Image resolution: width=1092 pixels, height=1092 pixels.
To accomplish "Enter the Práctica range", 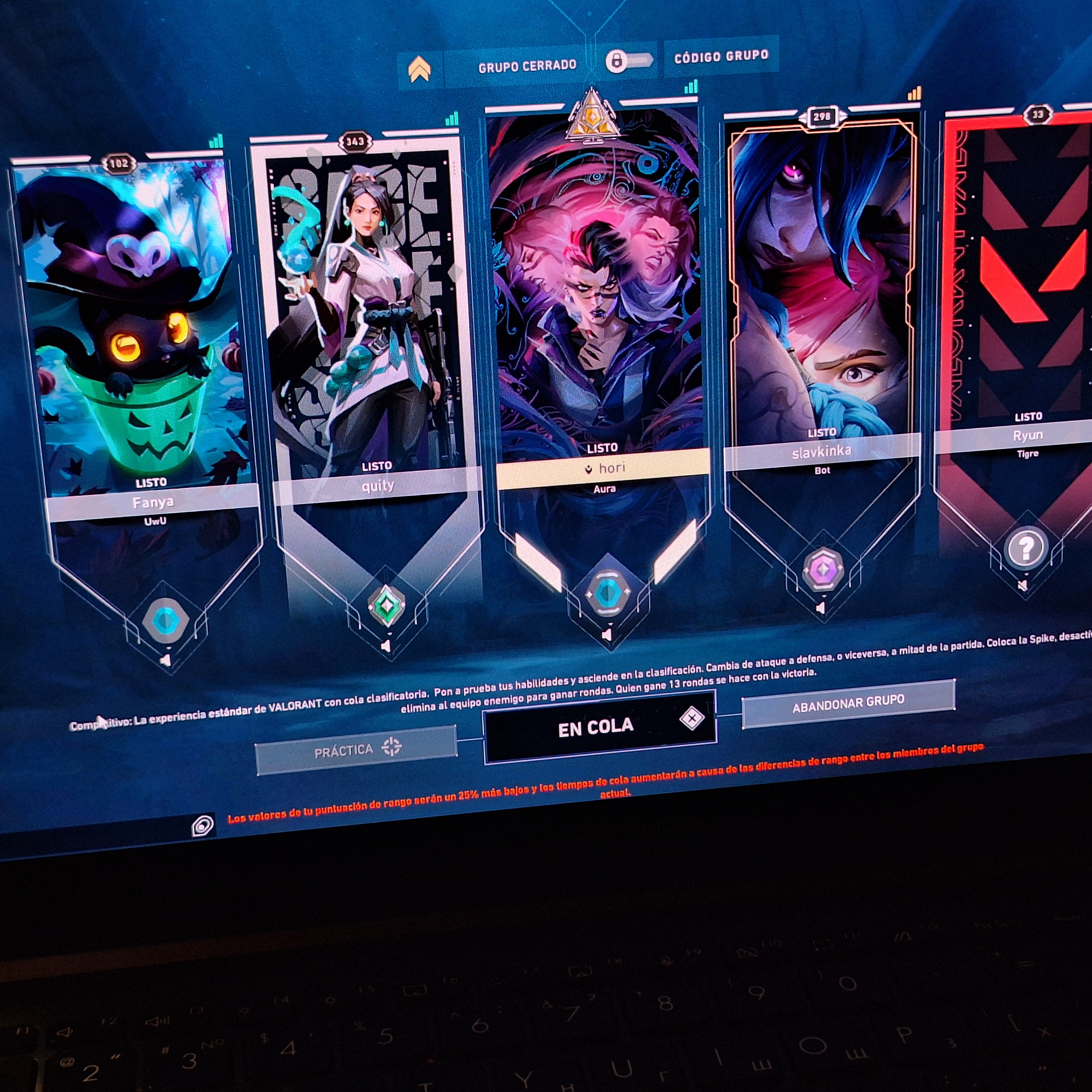I will point(356,749).
